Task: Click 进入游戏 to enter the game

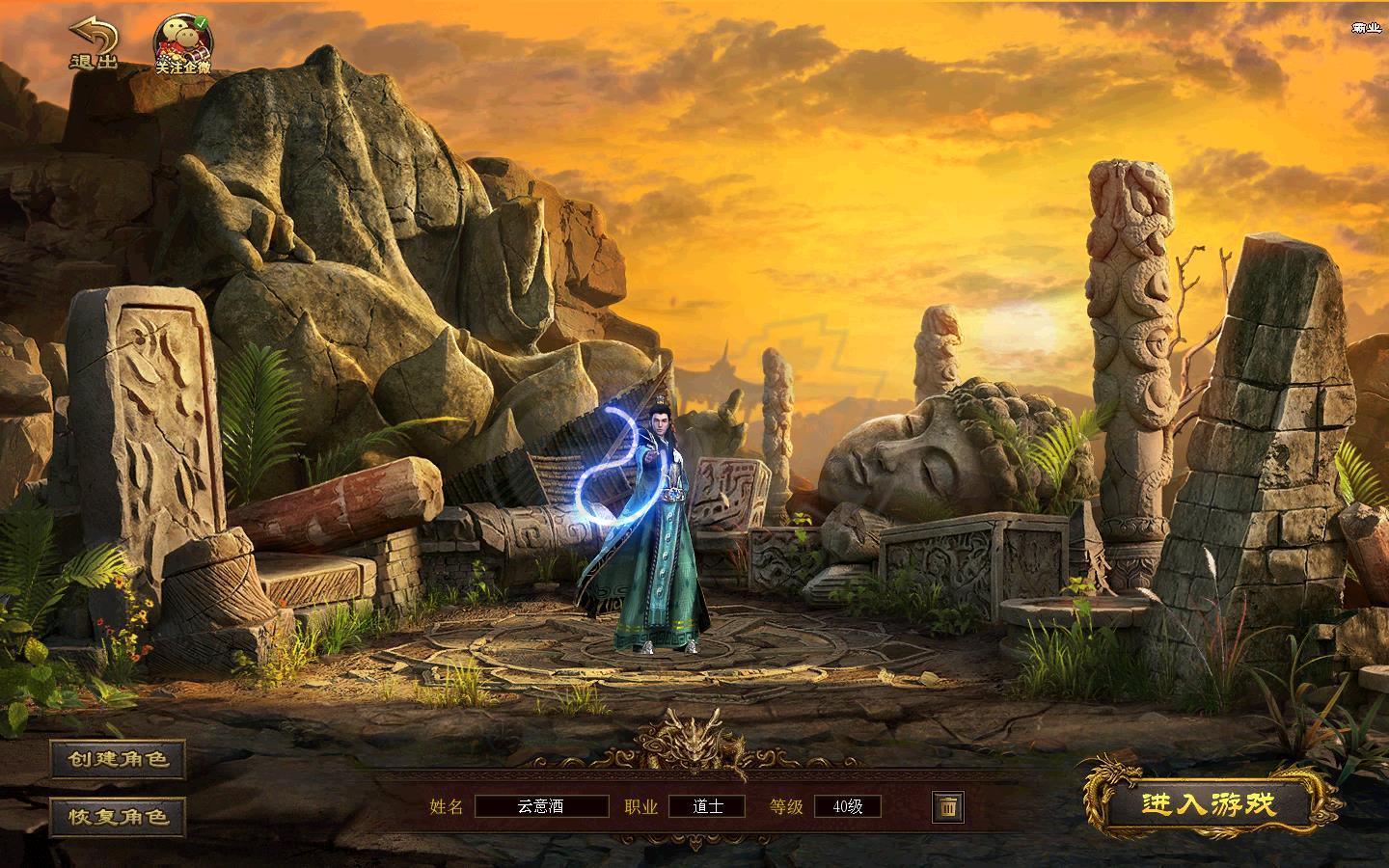Action: point(1209,804)
